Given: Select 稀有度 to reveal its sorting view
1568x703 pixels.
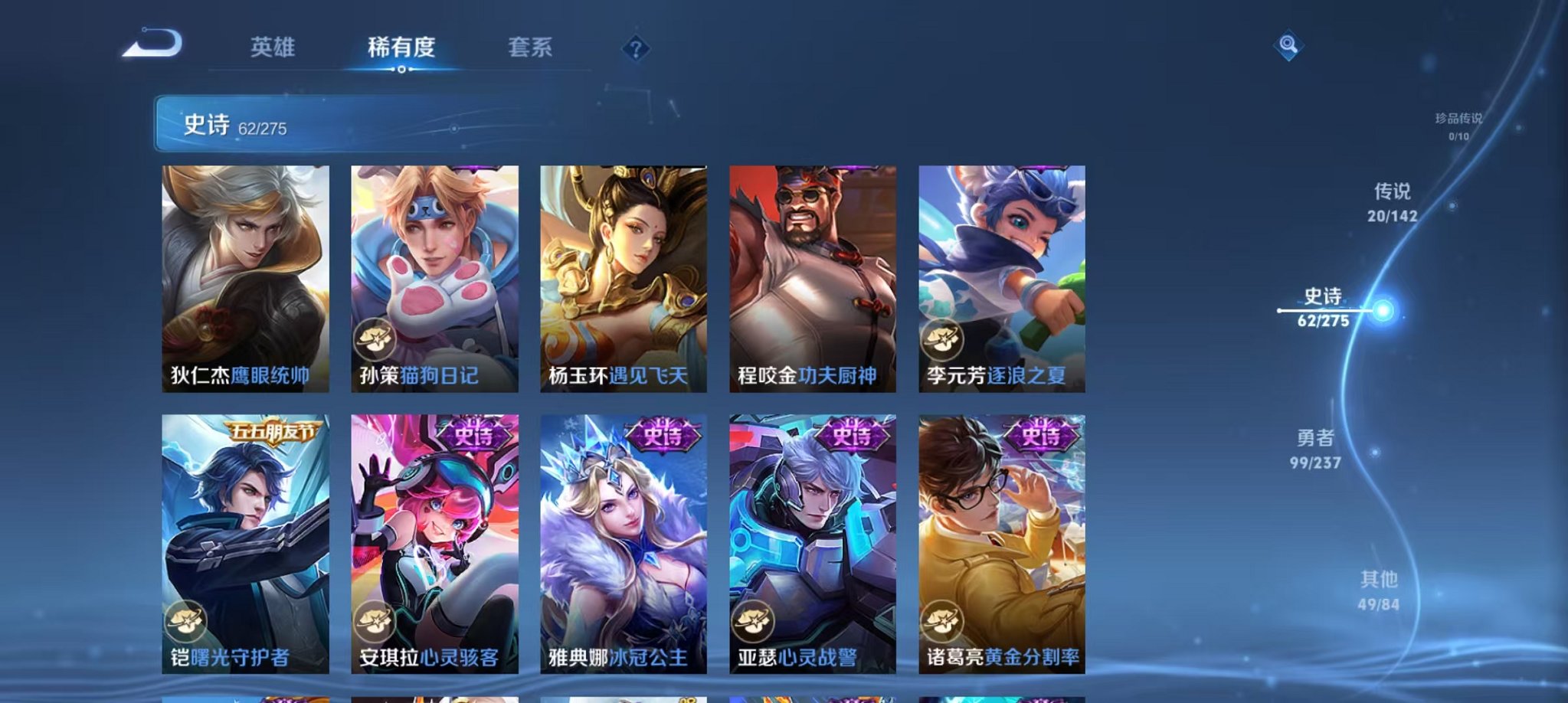Looking at the screenshot, I should pyautogui.click(x=401, y=47).
